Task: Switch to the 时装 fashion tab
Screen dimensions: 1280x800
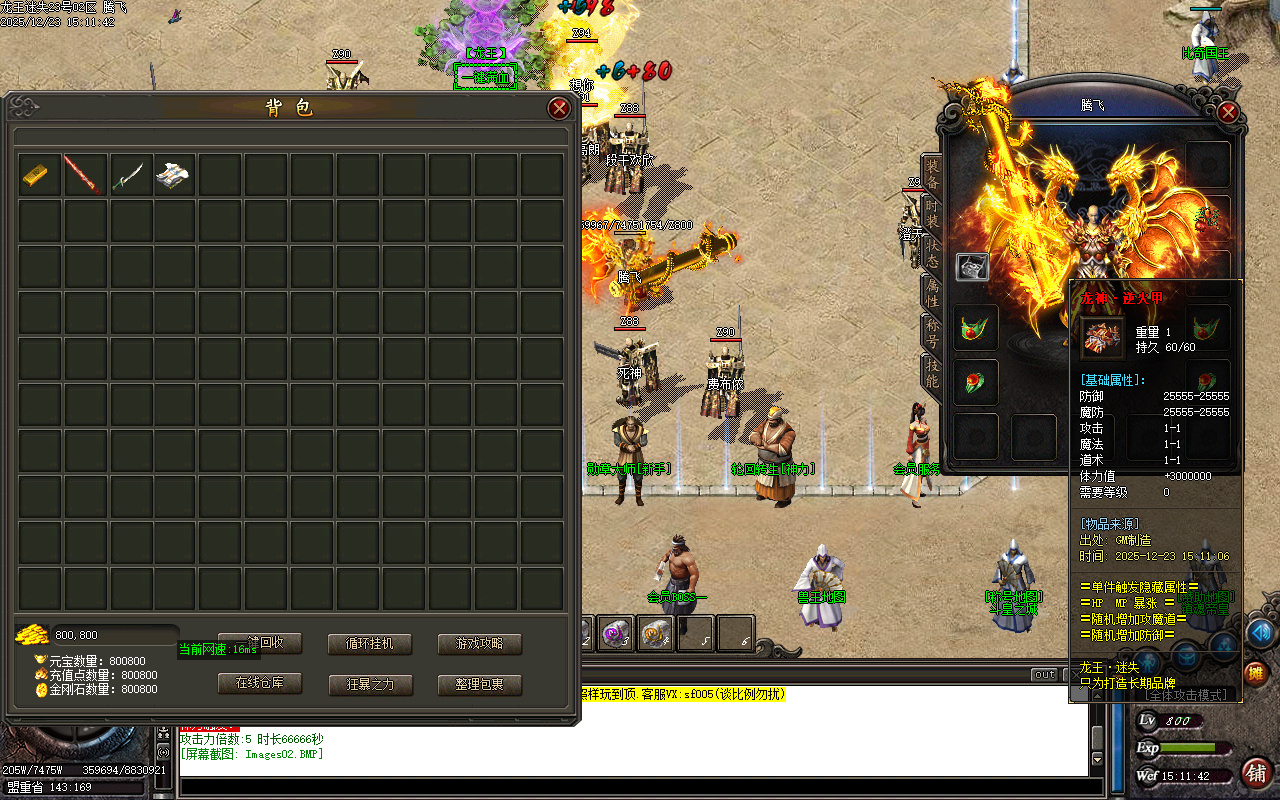Action: (931, 213)
